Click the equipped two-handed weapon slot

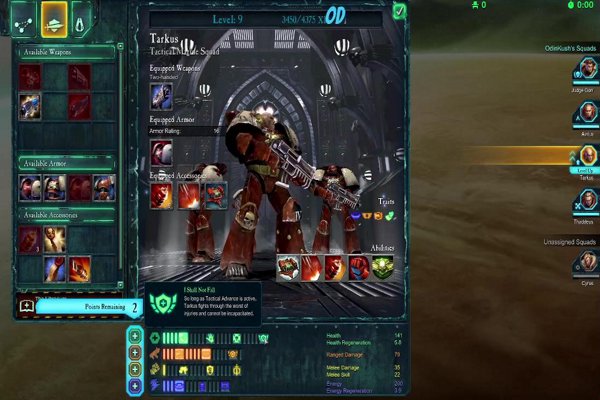tap(161, 96)
